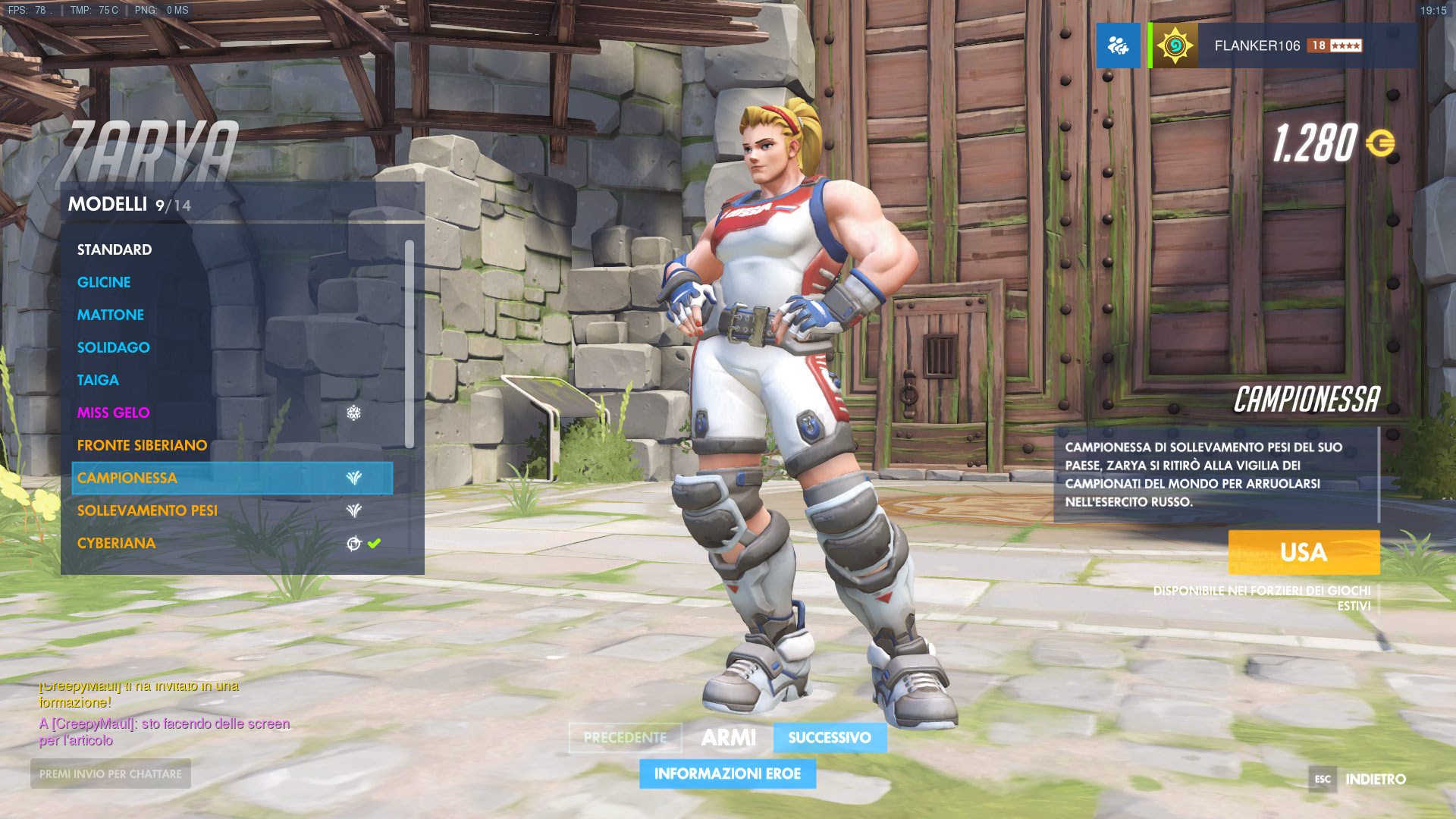Select the Miss Gelo skin
Image resolution: width=1456 pixels, height=819 pixels.
coord(114,413)
